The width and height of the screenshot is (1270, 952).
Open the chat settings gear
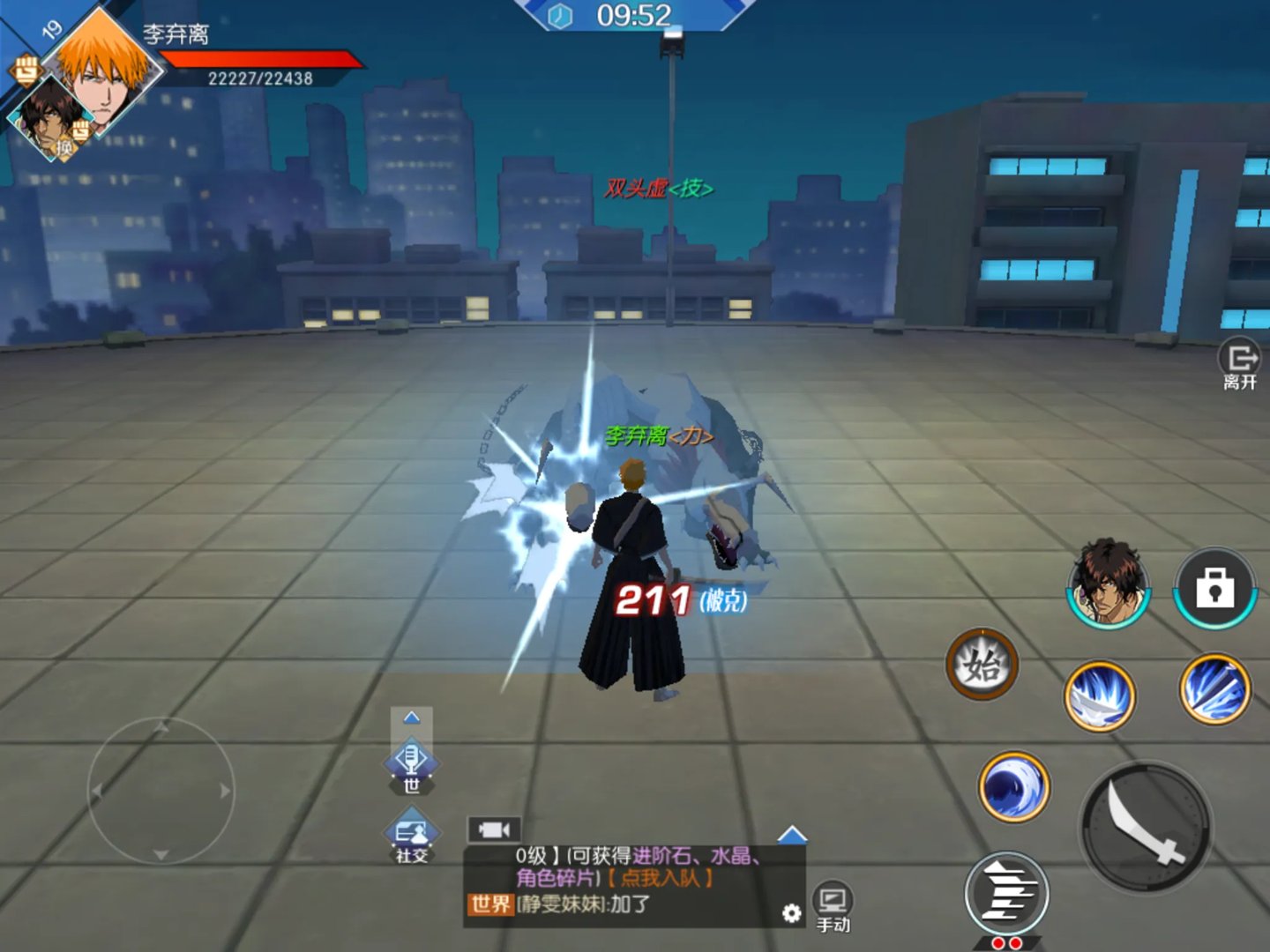pyautogui.click(x=792, y=913)
